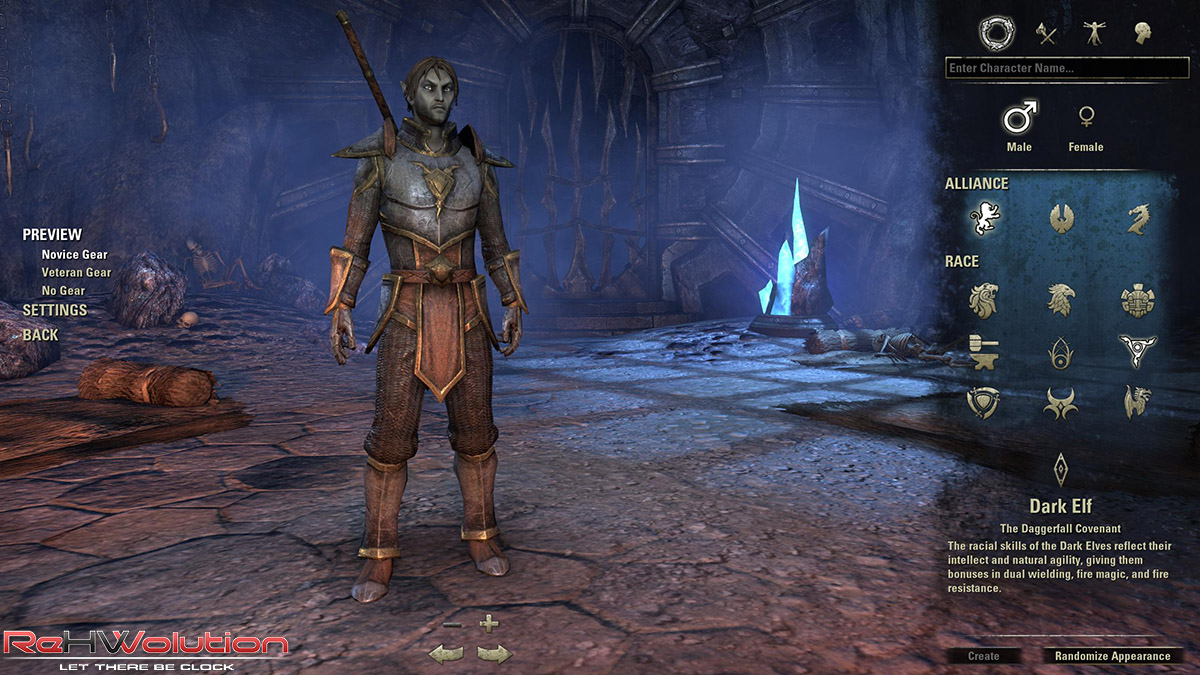This screenshot has width=1200, height=675.
Task: Select the stone mask race icon
Action: point(1137,298)
